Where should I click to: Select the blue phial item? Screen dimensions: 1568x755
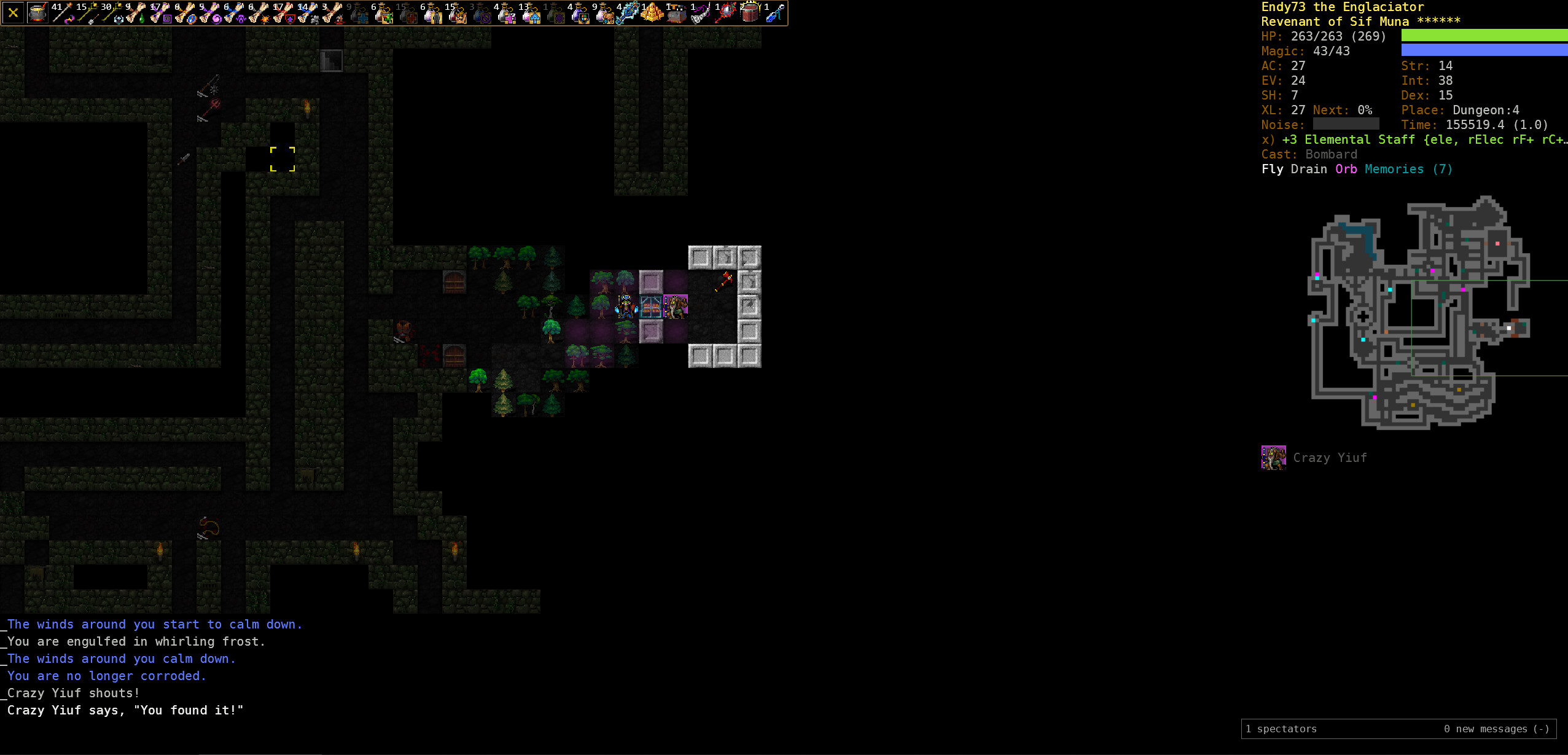click(774, 12)
